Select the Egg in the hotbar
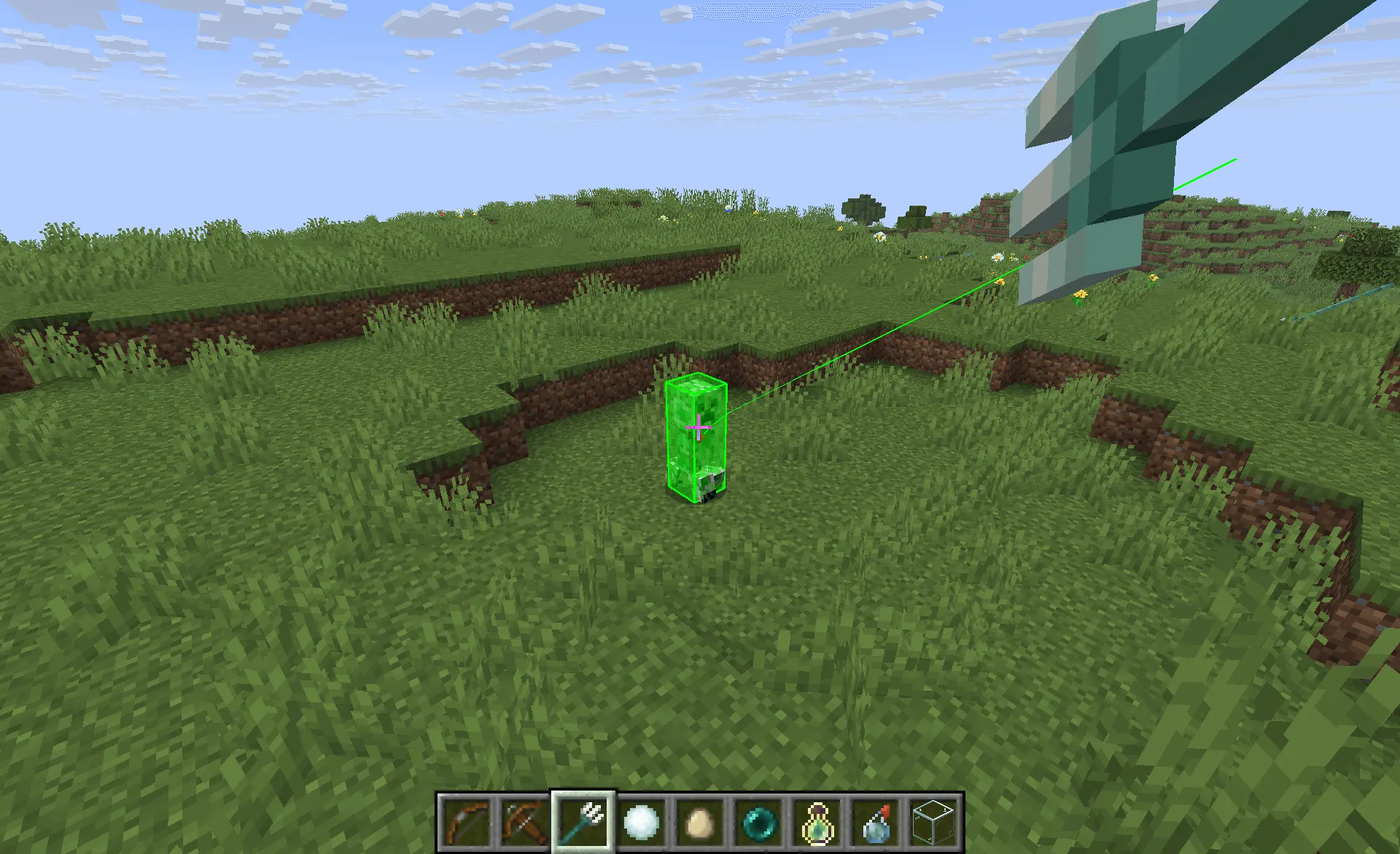Image resolution: width=1400 pixels, height=854 pixels. (700, 820)
